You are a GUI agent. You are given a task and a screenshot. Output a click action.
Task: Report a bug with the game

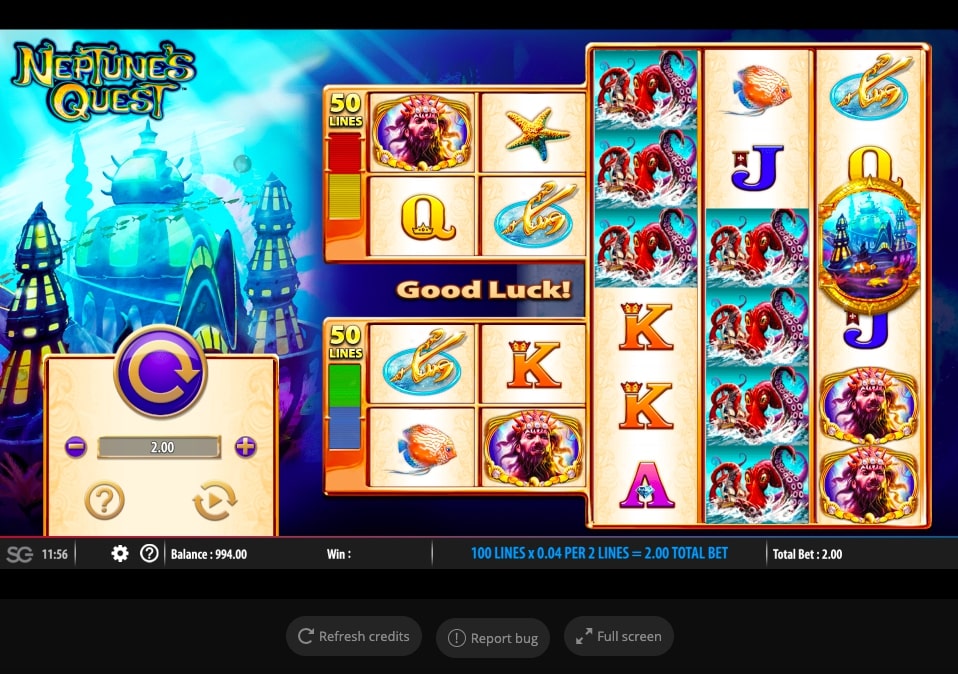pyautogui.click(x=493, y=637)
